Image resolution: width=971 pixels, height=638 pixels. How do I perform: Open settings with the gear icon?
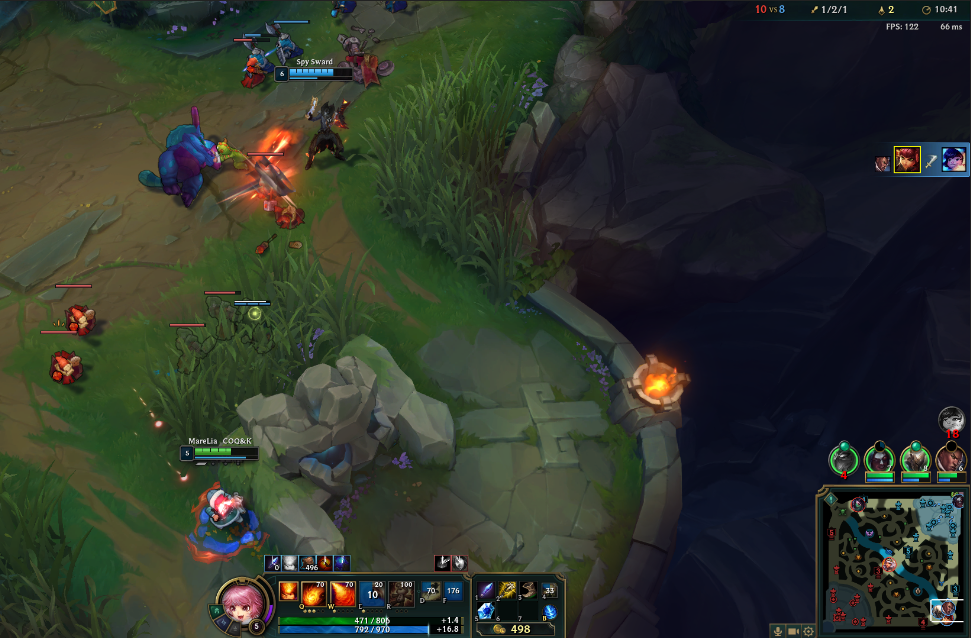tap(808, 631)
